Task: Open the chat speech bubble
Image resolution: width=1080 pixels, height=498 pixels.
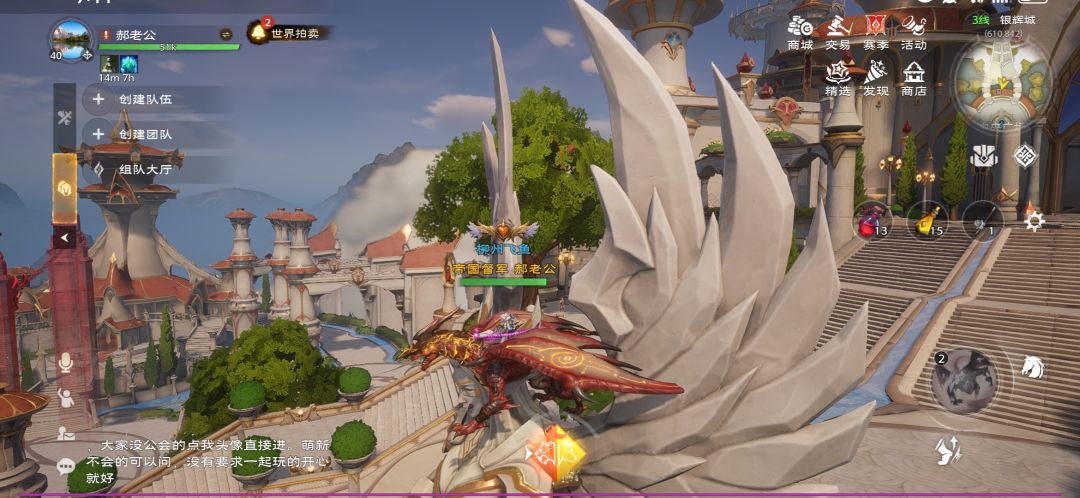Action: coord(66,466)
